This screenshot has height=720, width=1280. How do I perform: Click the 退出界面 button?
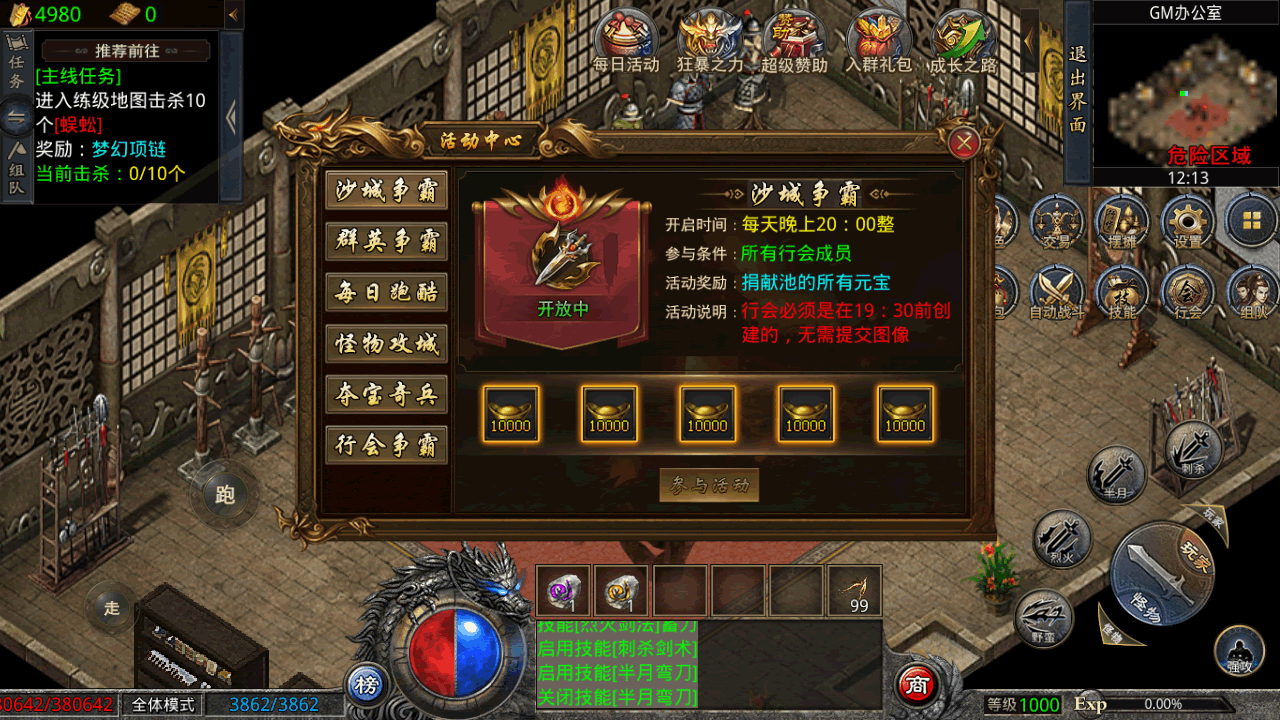[x=1077, y=90]
